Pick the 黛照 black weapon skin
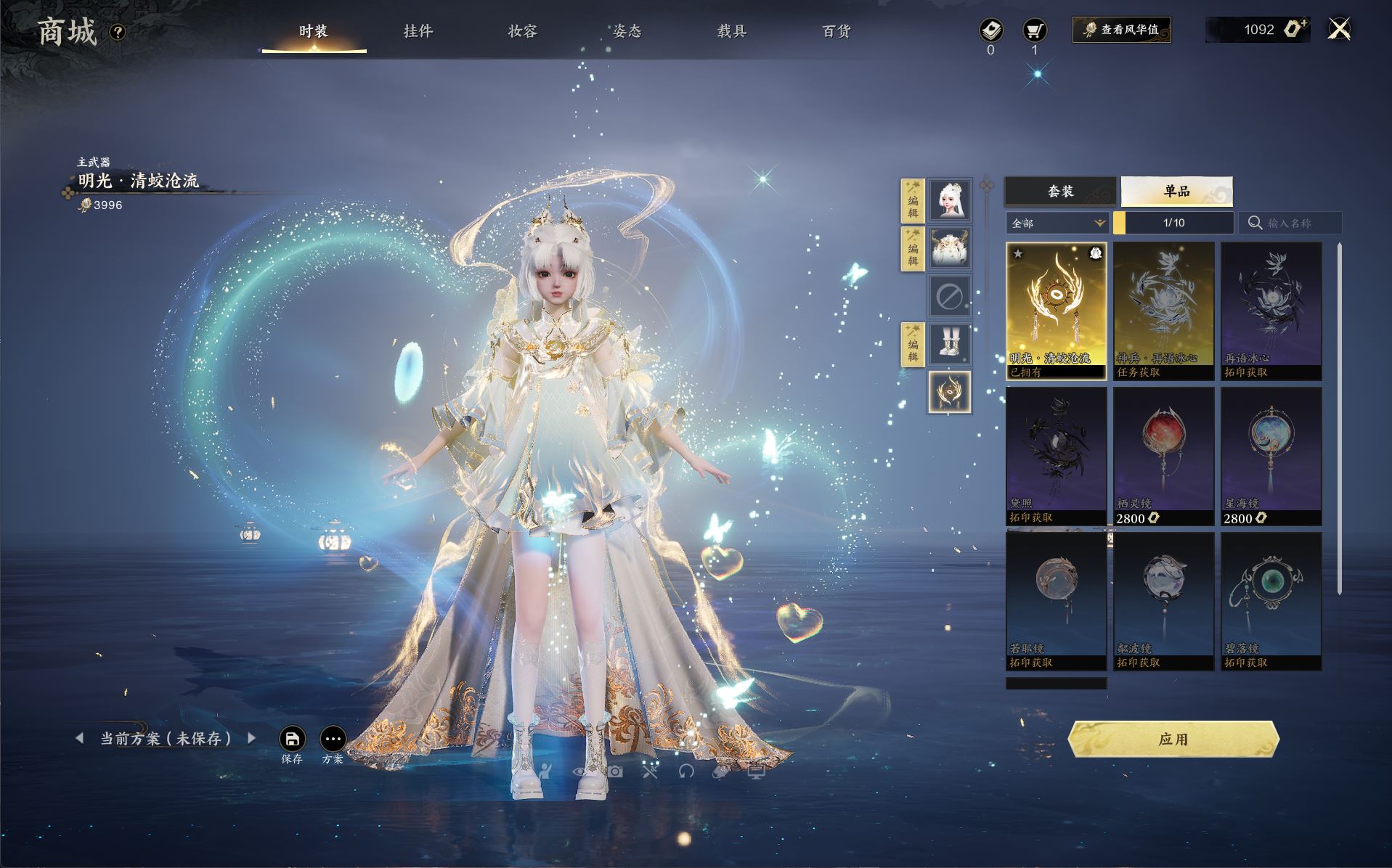 (1056, 456)
